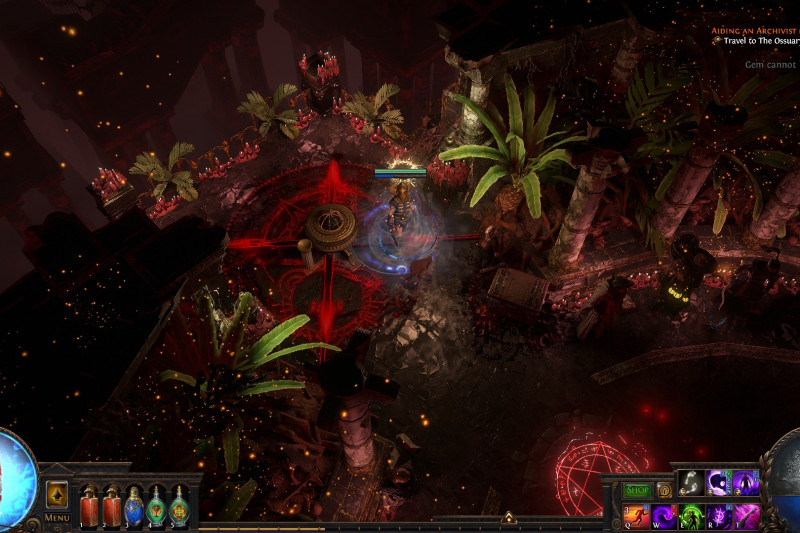The image size is (800, 533).
Task: Open the Menu button
Action: click(57, 518)
